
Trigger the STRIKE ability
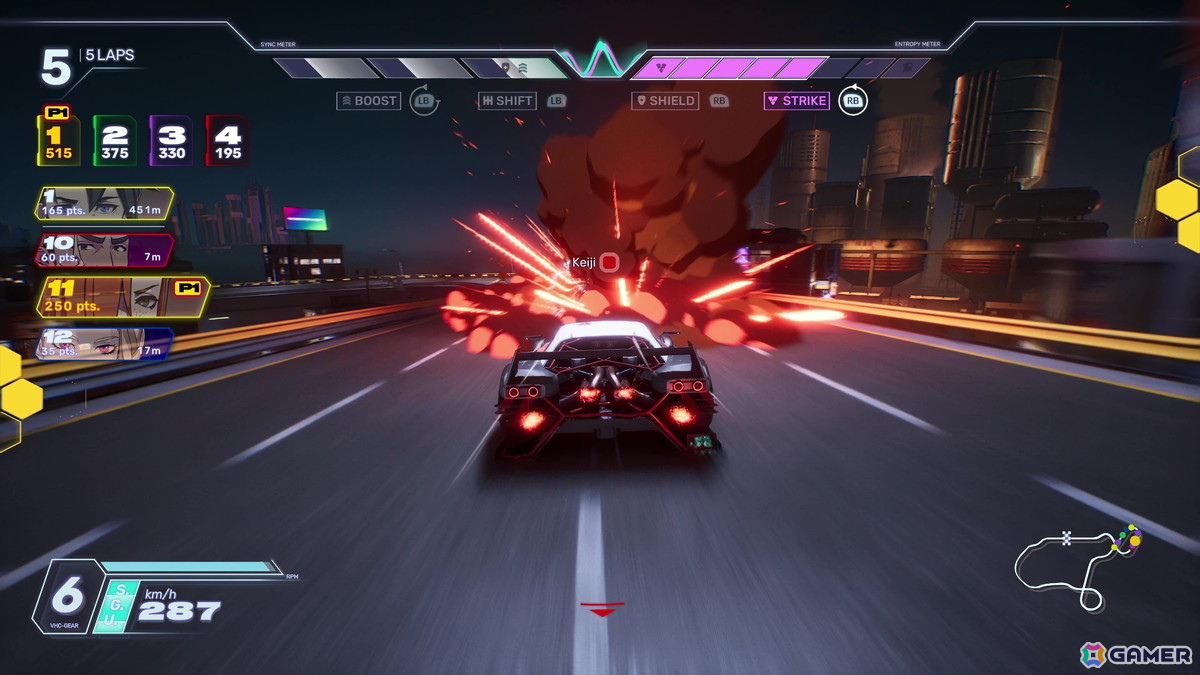797,101
